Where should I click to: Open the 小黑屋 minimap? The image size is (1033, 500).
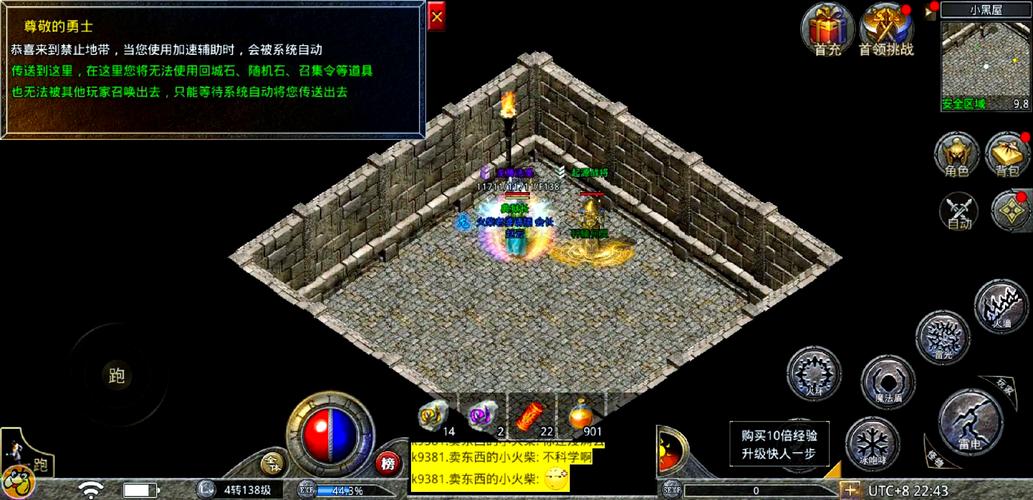[985, 60]
